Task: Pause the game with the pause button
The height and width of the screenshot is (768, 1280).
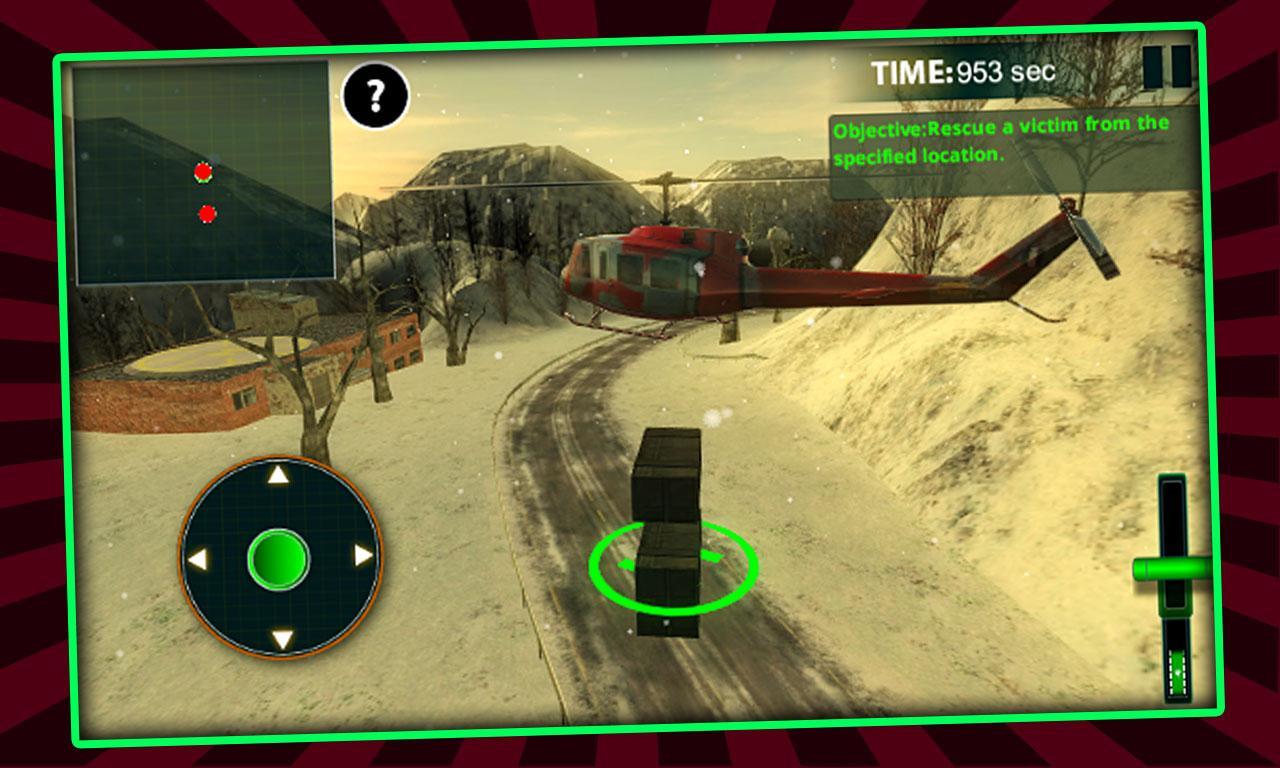Action: coord(1167,67)
